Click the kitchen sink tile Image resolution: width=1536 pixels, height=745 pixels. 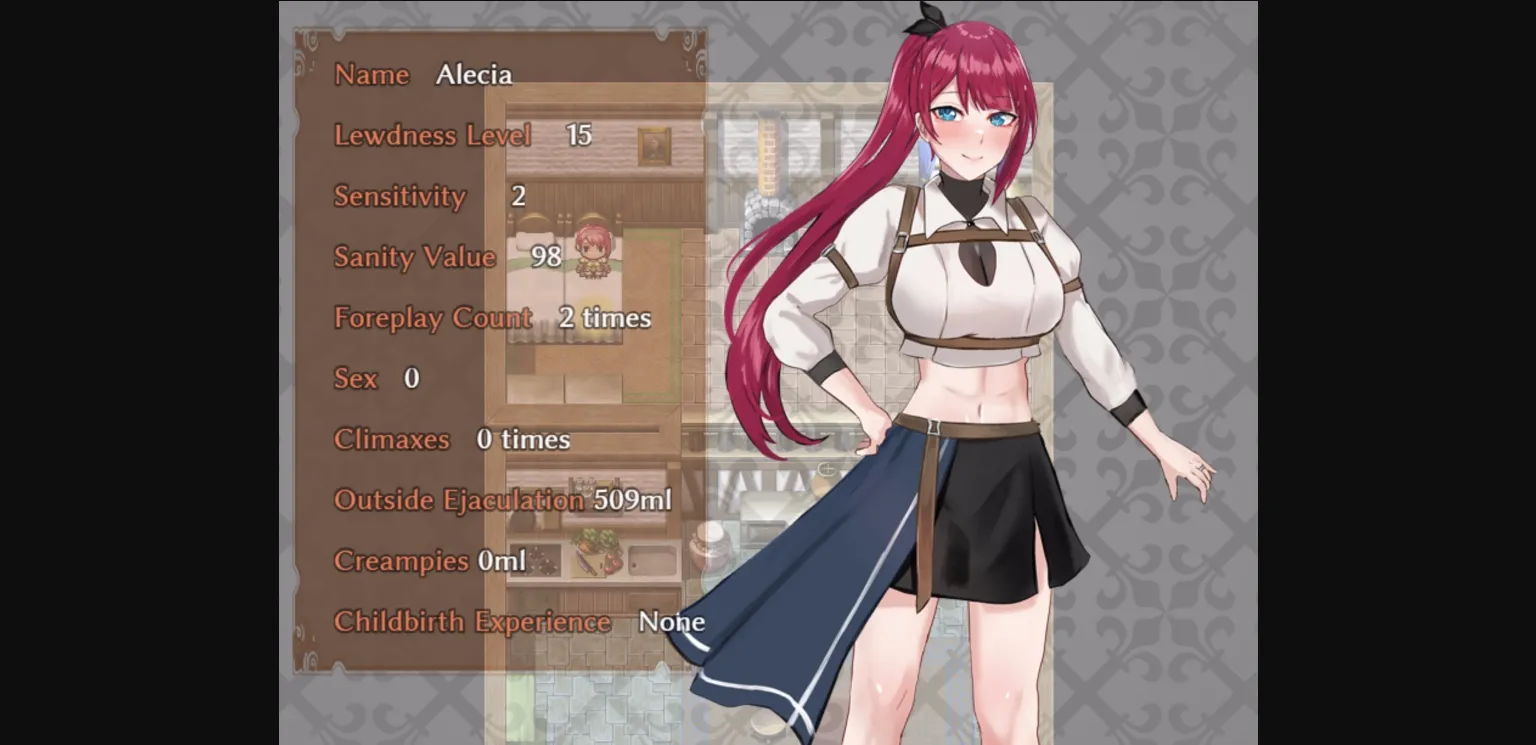pos(652,560)
